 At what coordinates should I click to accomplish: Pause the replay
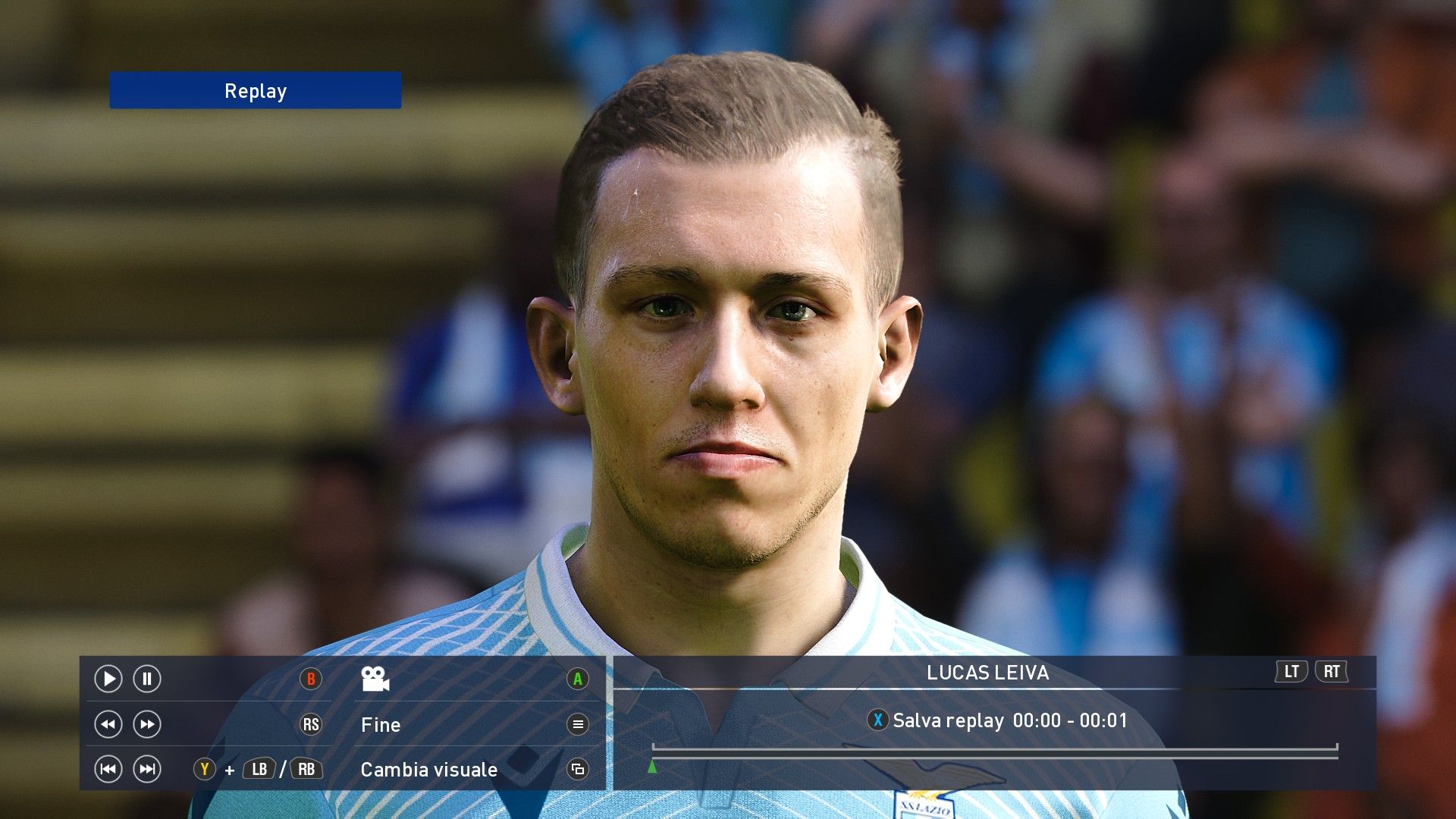pos(147,679)
